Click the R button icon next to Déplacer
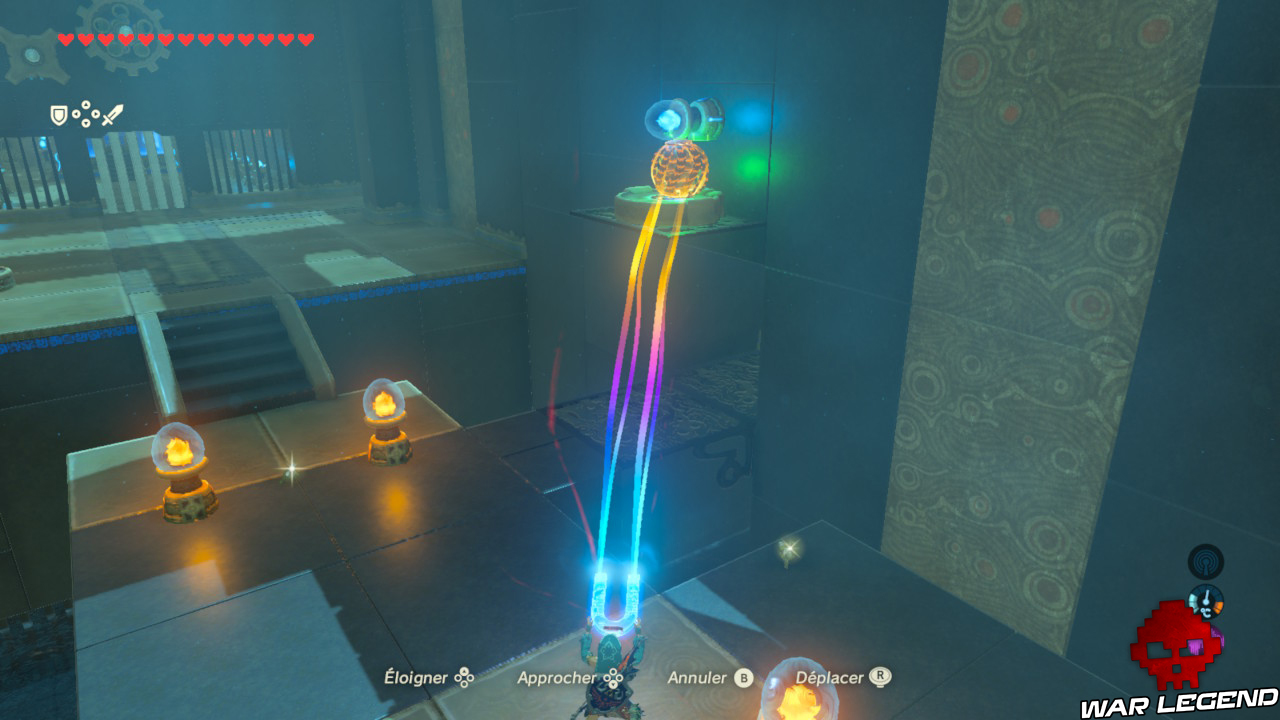This screenshot has height=720, width=1280. 879,677
